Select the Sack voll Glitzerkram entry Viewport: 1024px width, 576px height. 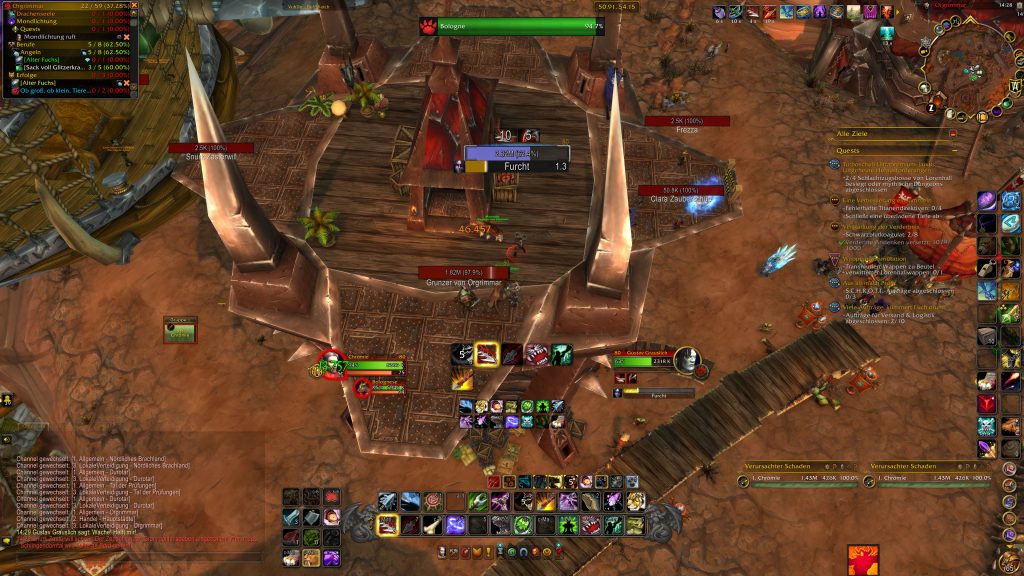[x=60, y=66]
